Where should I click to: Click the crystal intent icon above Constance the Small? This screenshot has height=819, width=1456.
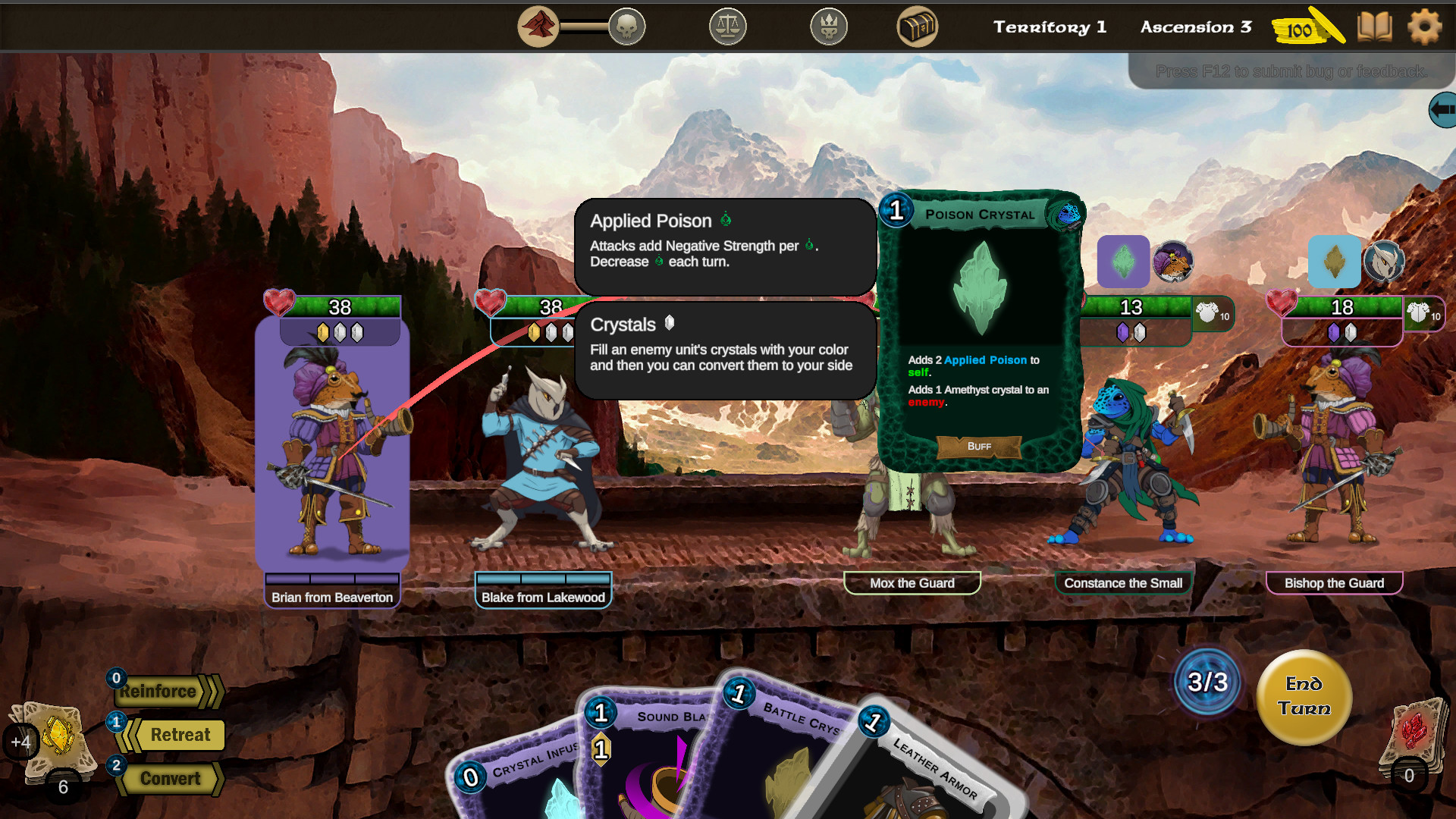(x=1125, y=261)
